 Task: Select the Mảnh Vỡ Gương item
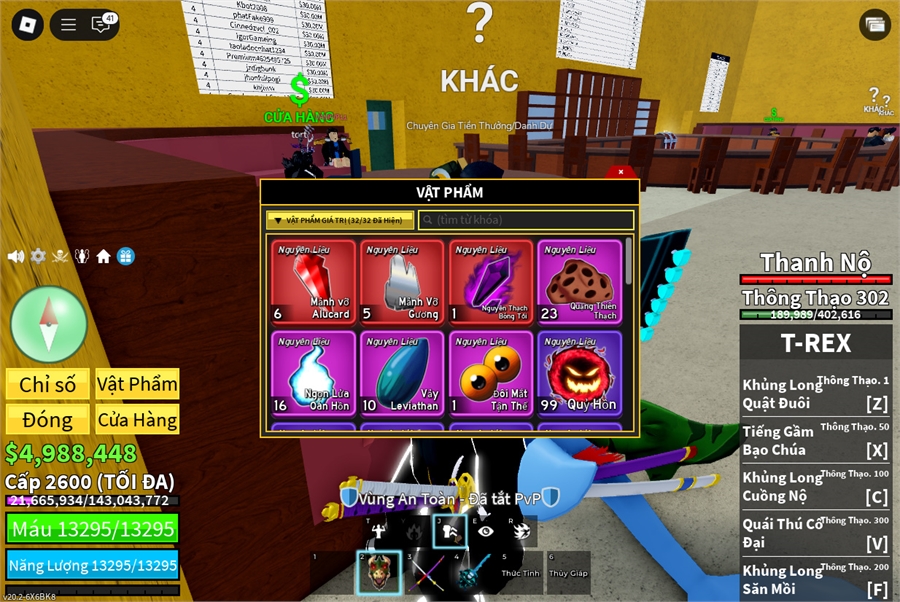click(x=402, y=281)
